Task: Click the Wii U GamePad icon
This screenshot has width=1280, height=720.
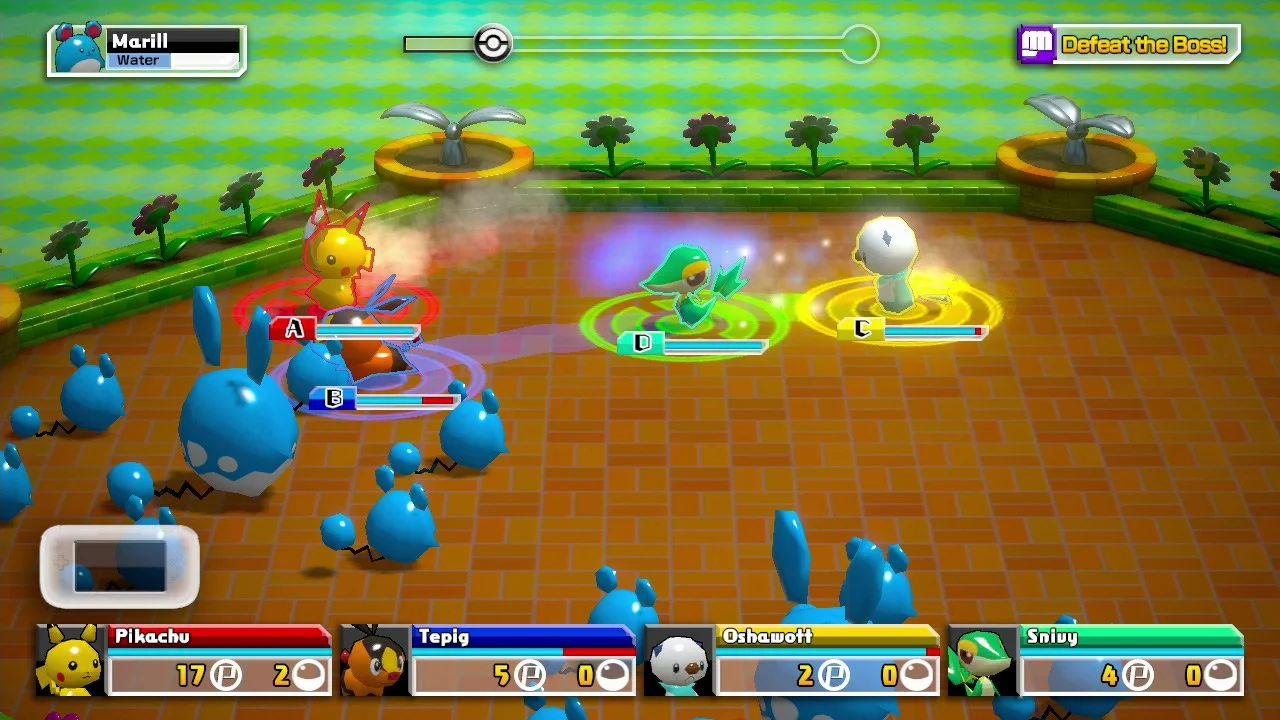Action: 118,565
